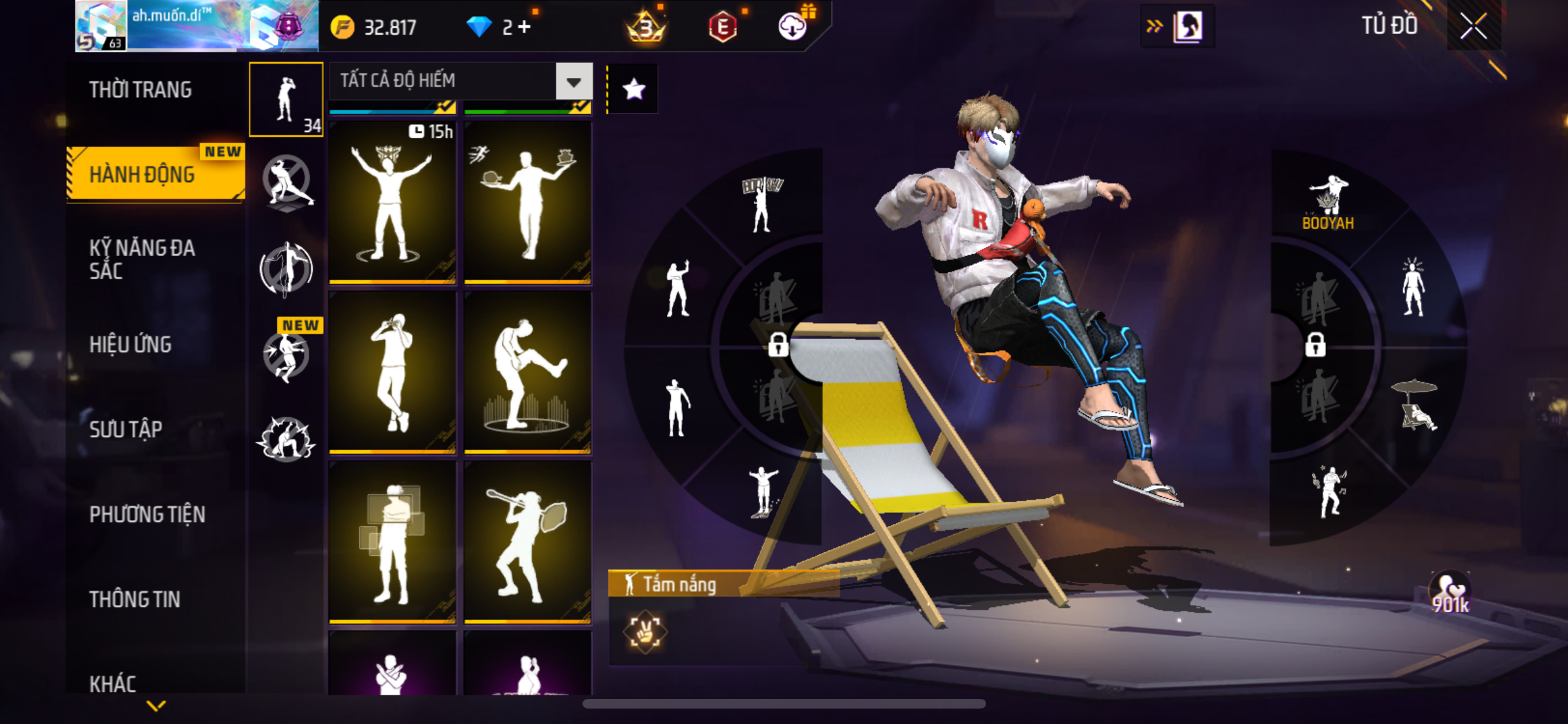1568x724 pixels.
Task: Switch to Kỹ Năng Đa Sắc
Action: click(142, 259)
